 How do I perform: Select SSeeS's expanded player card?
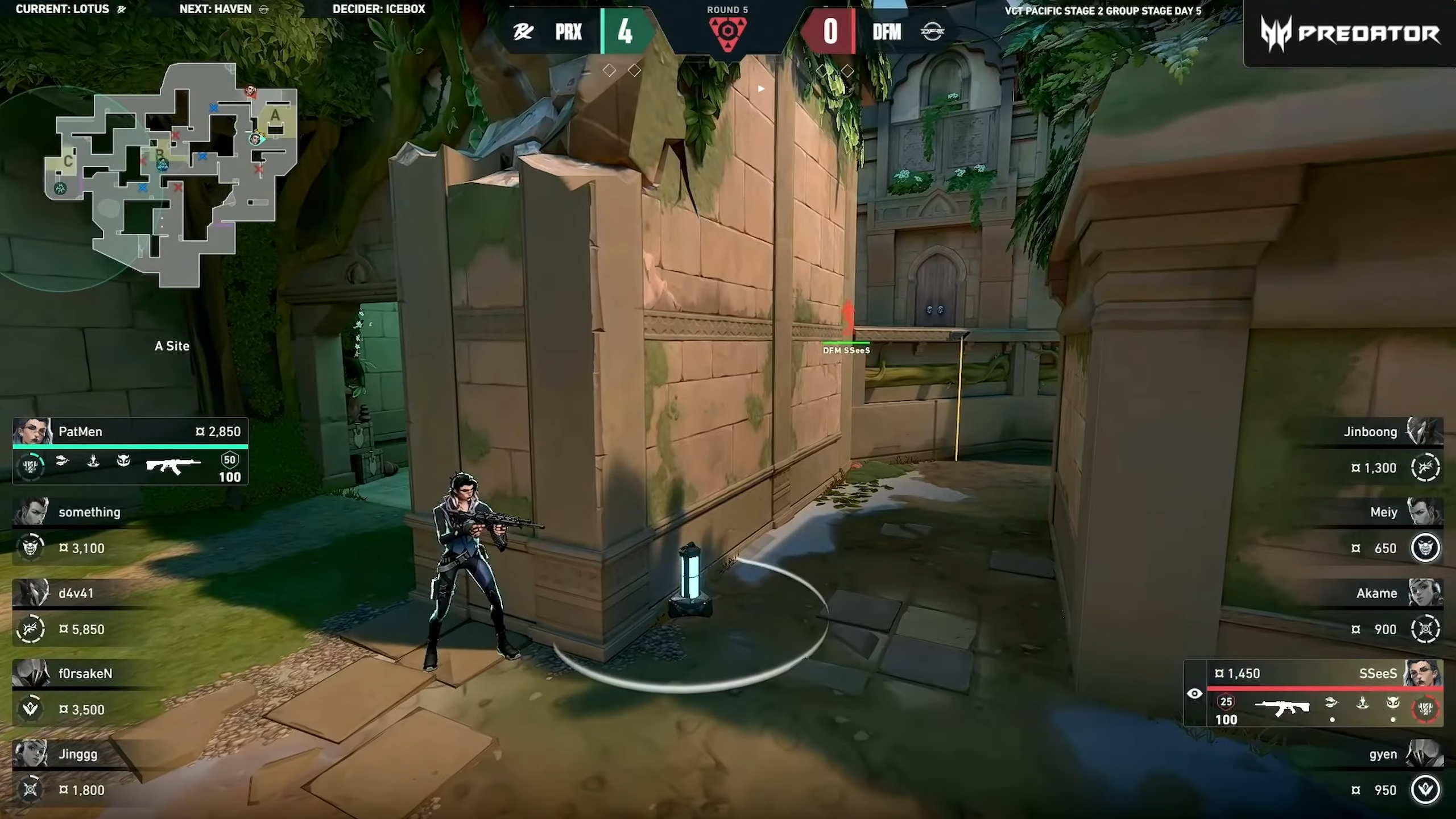[x=1325, y=693]
